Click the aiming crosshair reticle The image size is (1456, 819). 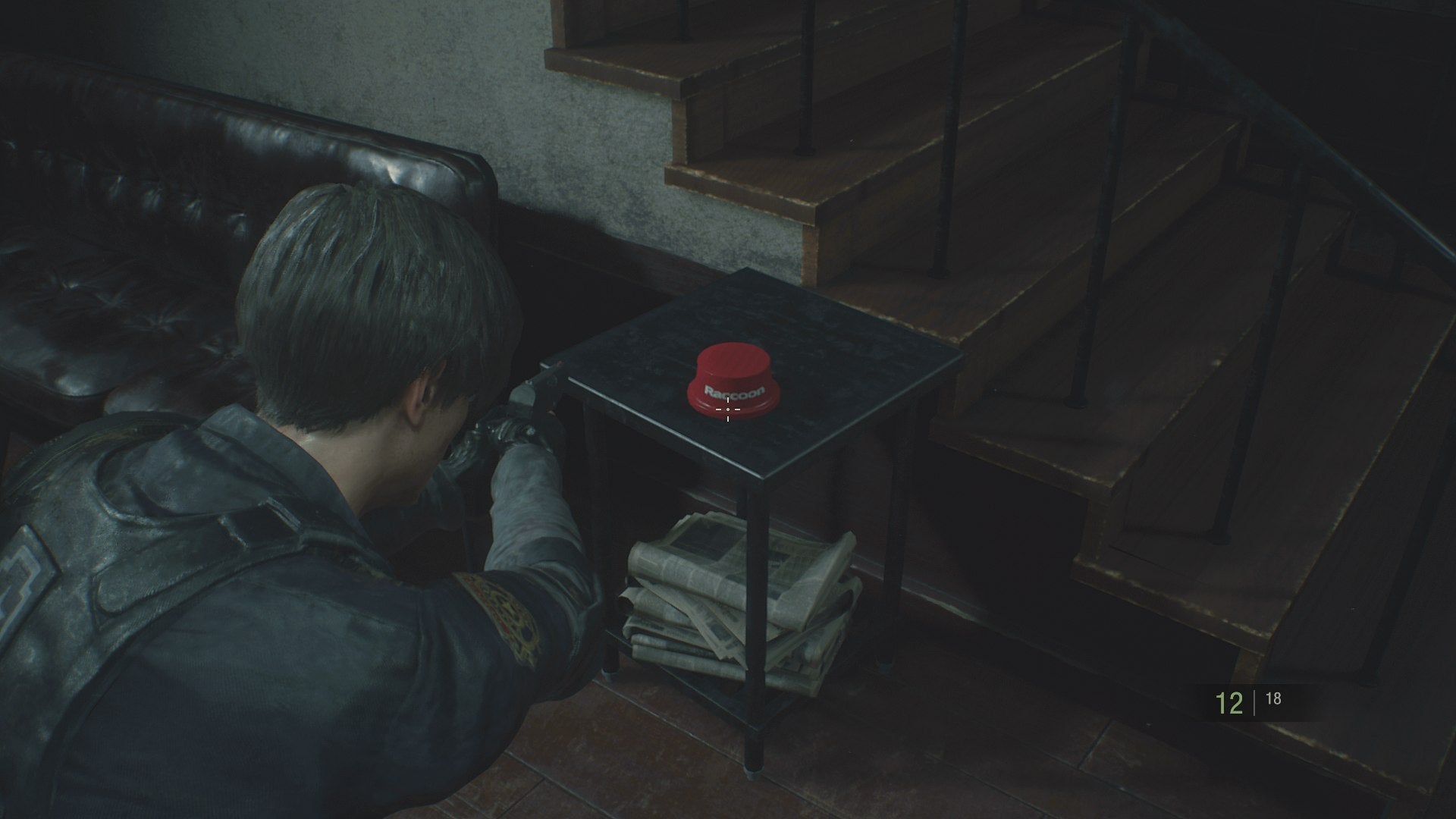click(728, 409)
